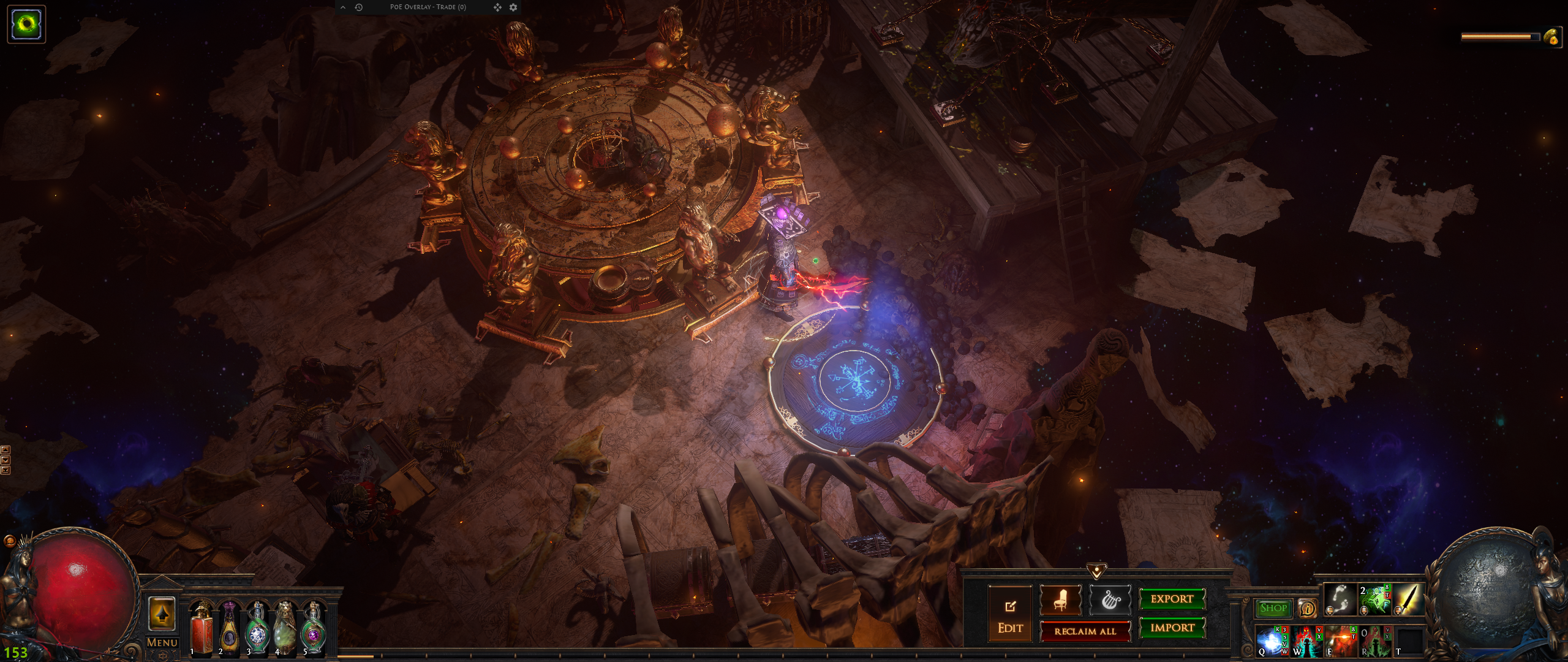Import a hideout layout

(1172, 628)
